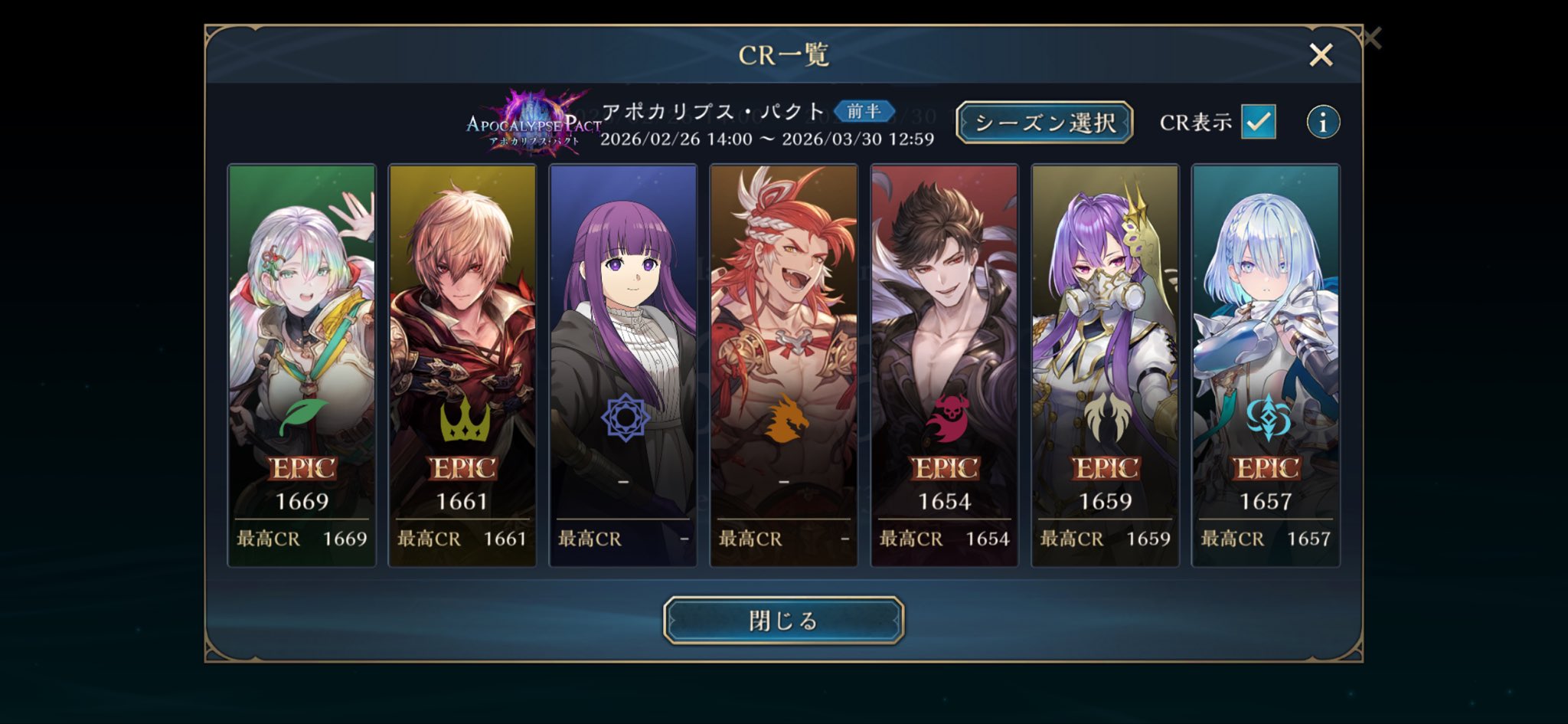Click the 閉じる button
The height and width of the screenshot is (724, 1568).
(783, 620)
